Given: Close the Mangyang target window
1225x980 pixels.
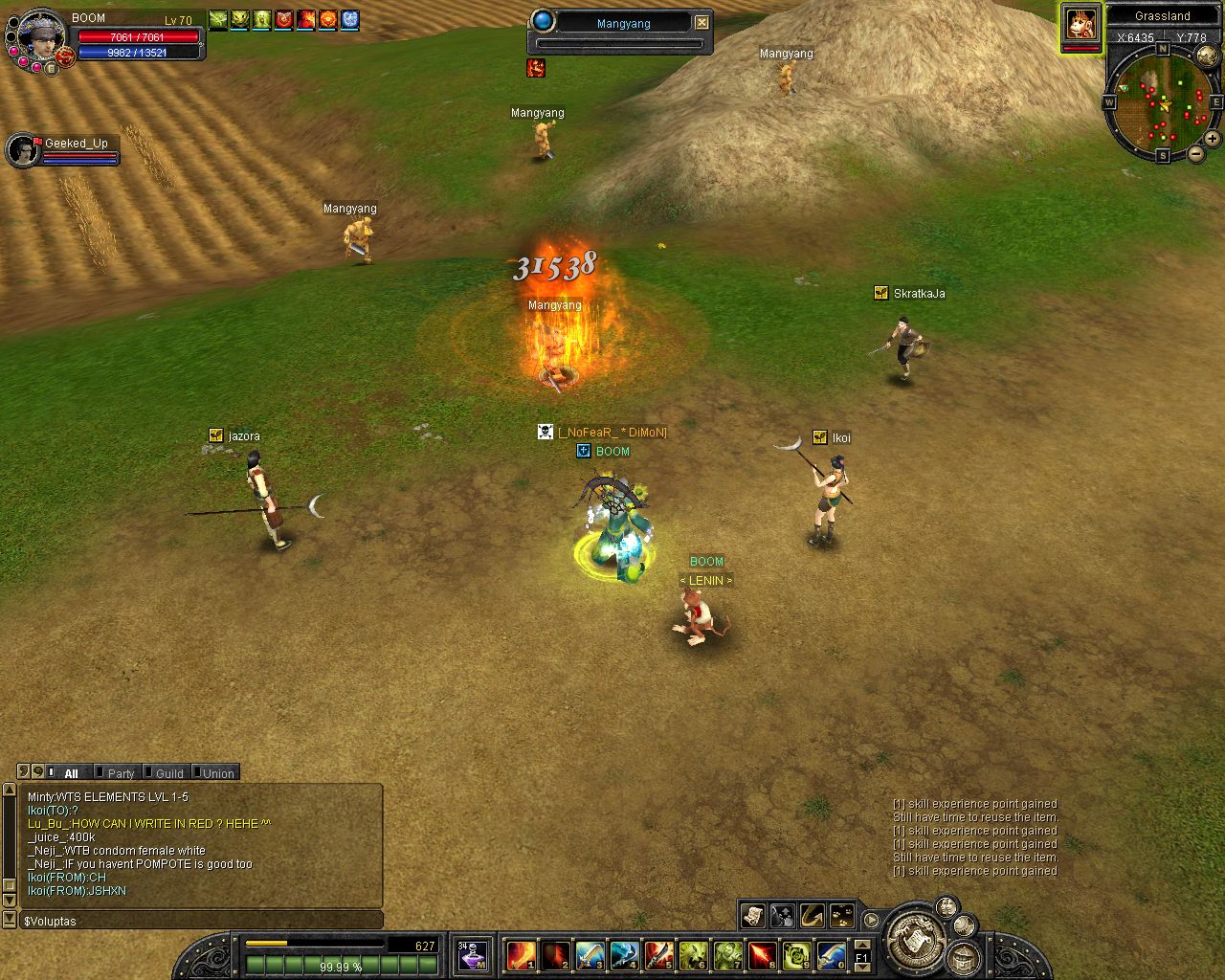Looking at the screenshot, I should [x=702, y=22].
